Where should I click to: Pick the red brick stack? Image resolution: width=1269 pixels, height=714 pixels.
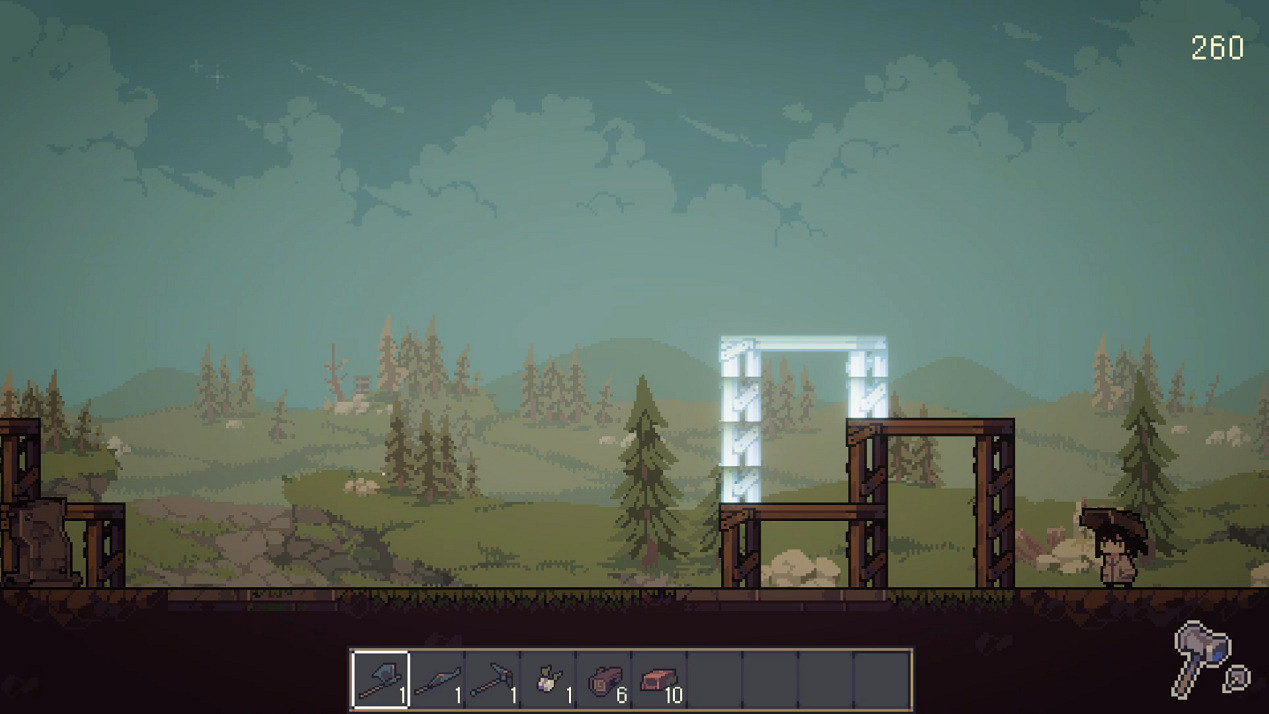pyautogui.click(x=660, y=680)
